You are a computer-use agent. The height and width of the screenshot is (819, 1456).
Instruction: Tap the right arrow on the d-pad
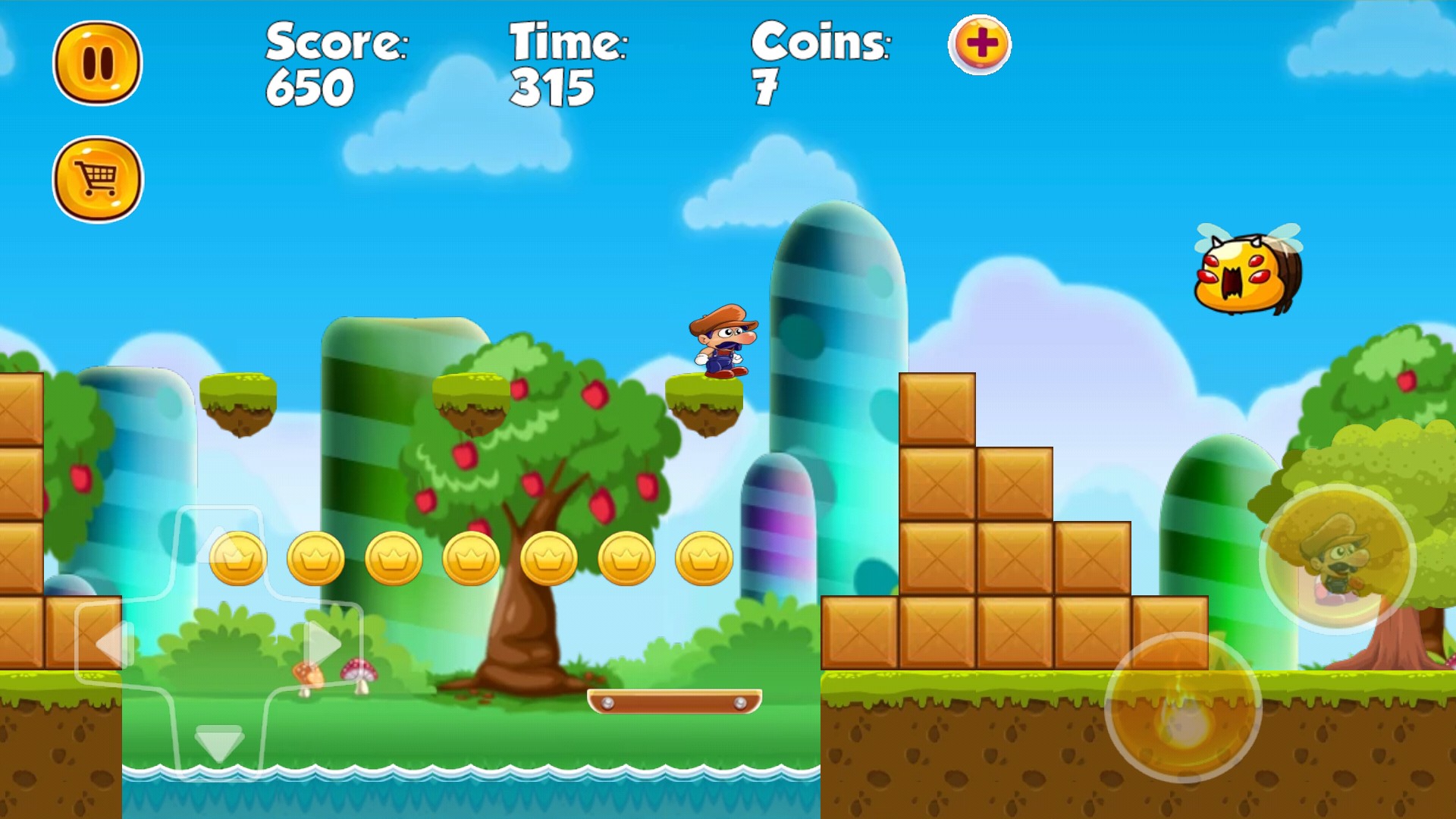[323, 643]
